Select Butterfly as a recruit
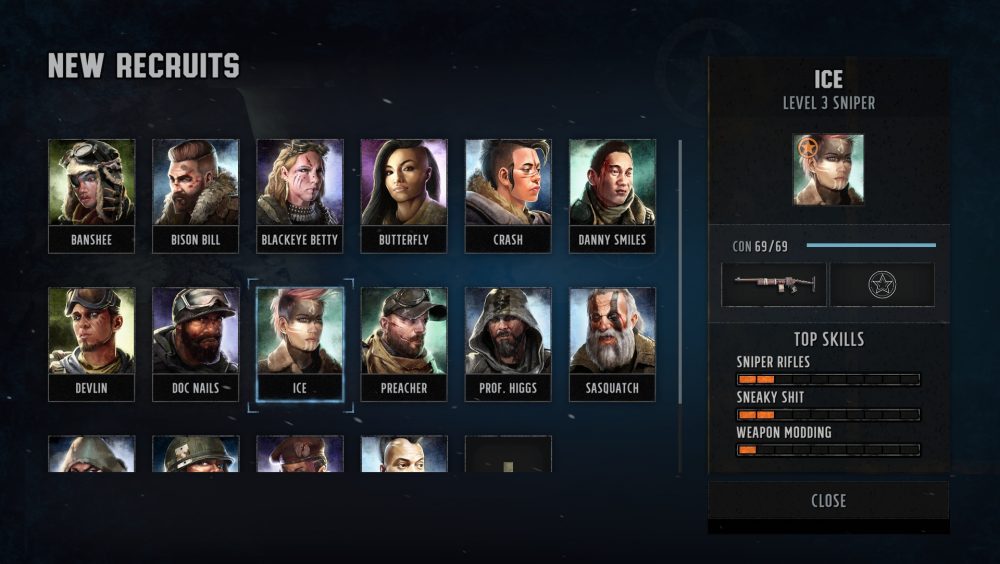The height and width of the screenshot is (564, 1000). tap(404, 195)
